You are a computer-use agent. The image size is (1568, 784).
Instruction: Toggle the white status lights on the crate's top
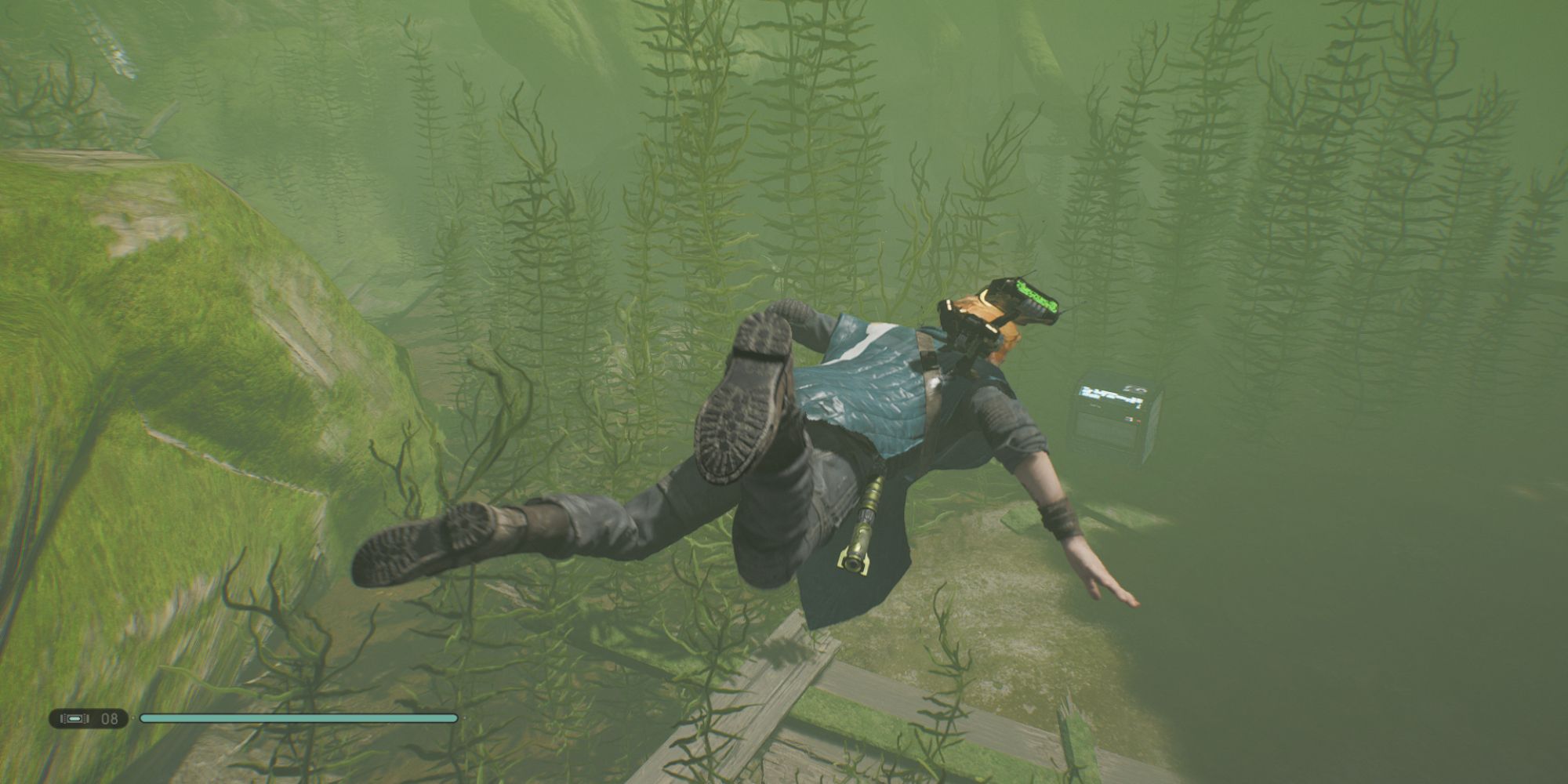1133,389
